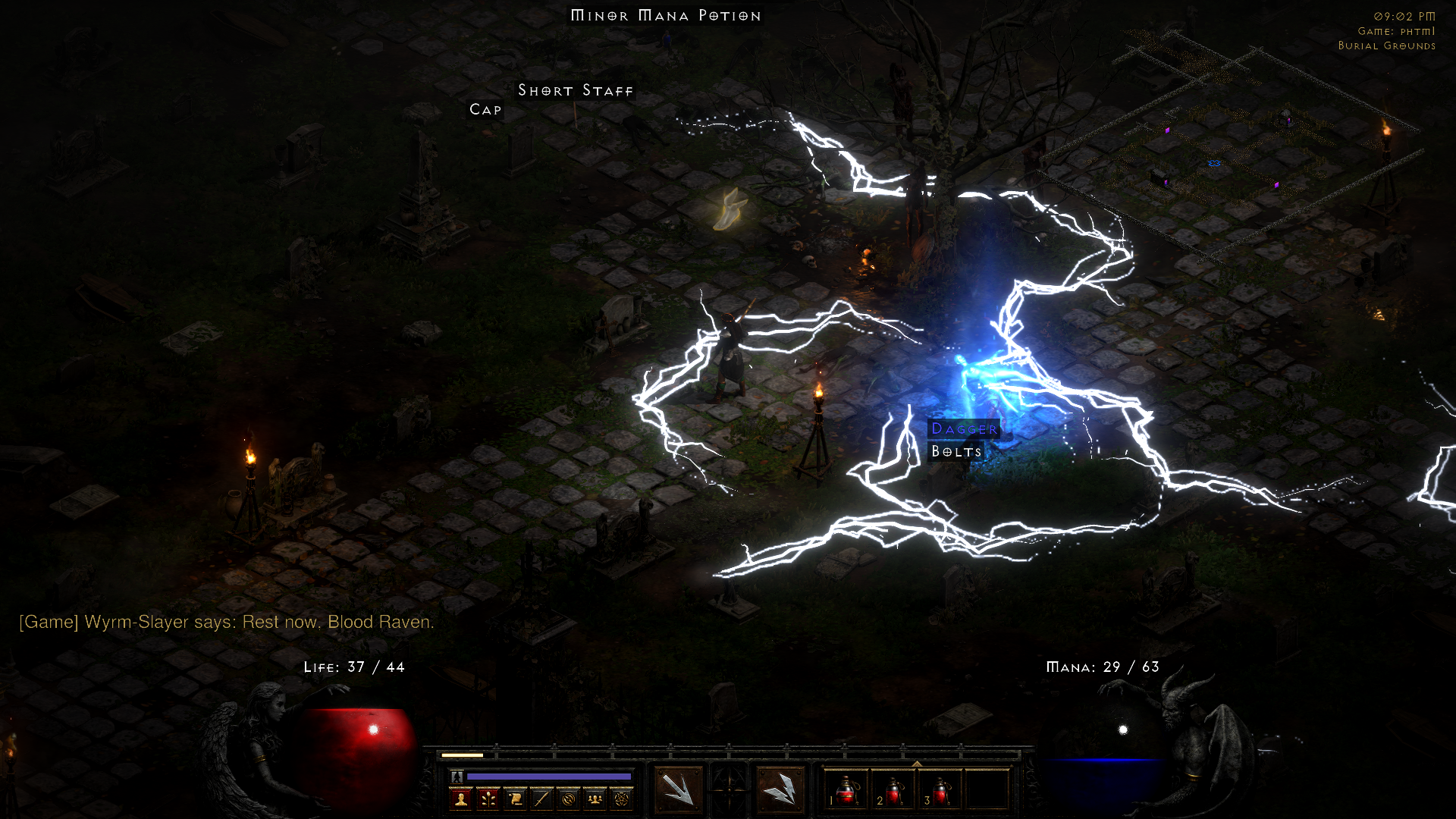Pick up the Bolts on the ground

[956, 450]
